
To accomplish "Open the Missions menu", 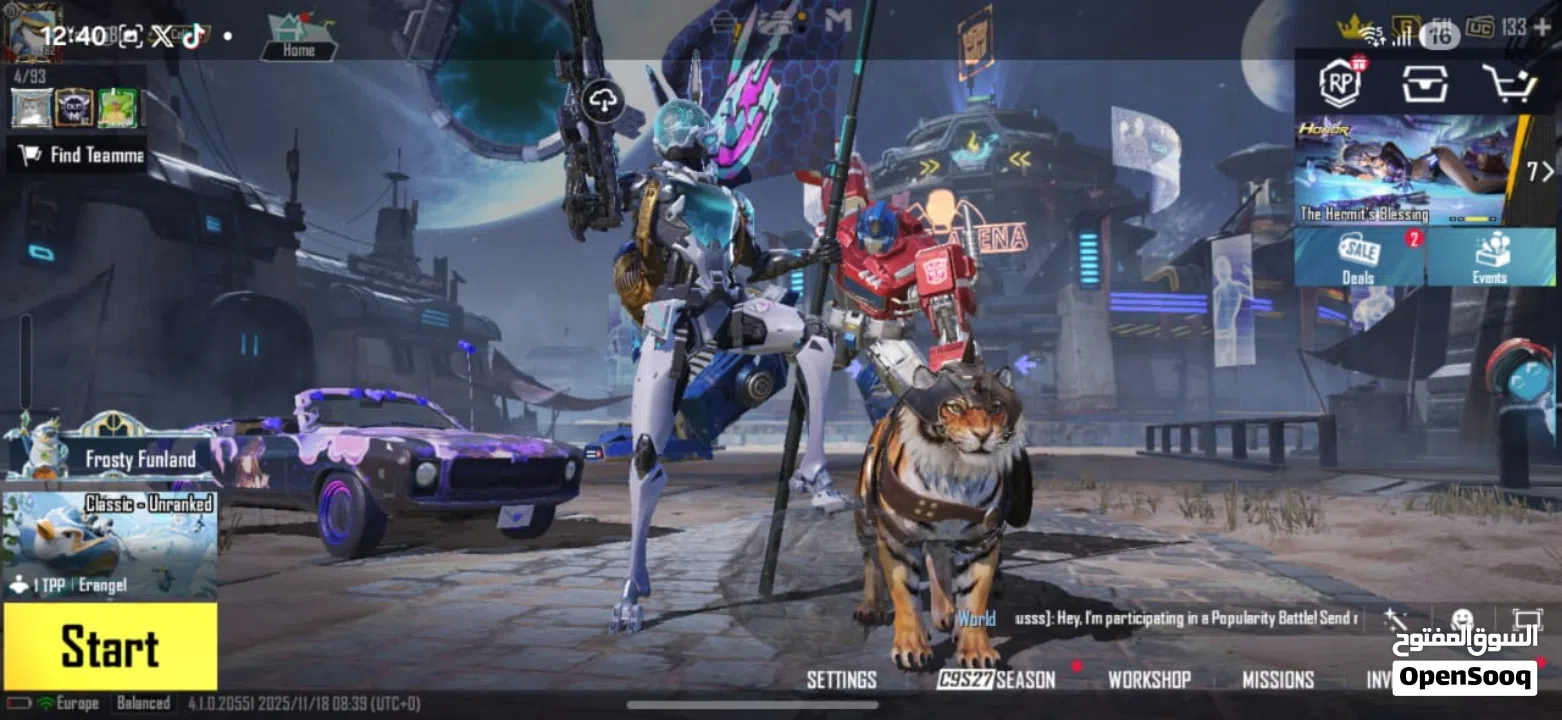I will point(1278,680).
